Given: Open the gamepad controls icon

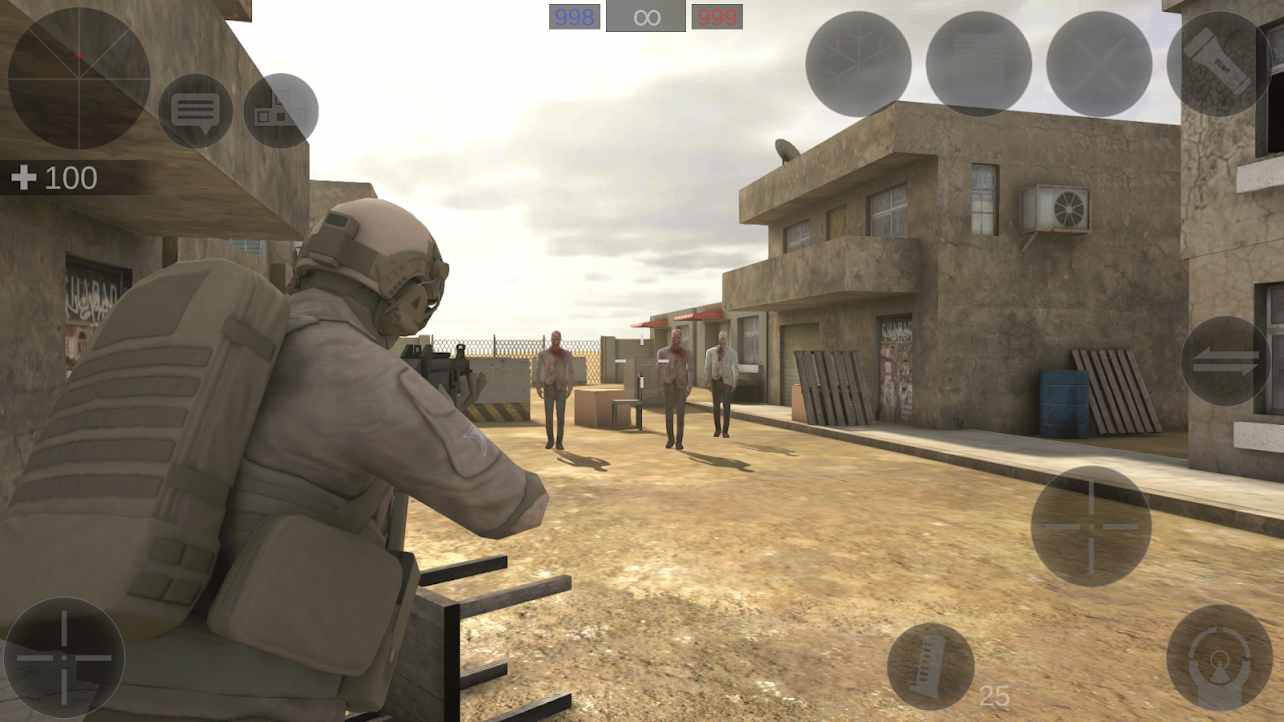Looking at the screenshot, I should (x=281, y=110).
